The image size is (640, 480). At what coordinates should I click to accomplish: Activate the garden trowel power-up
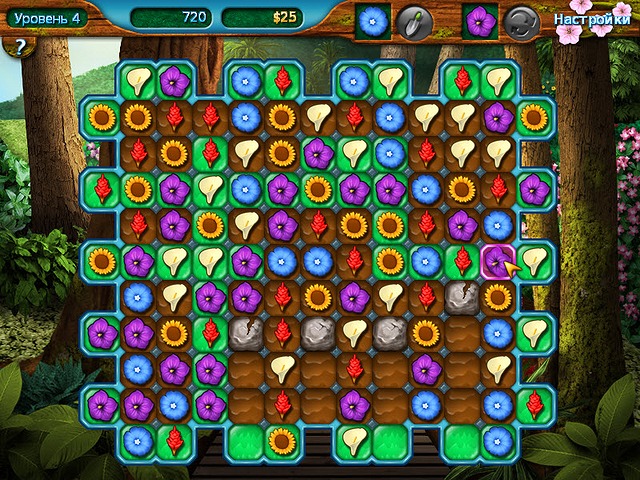[413, 21]
